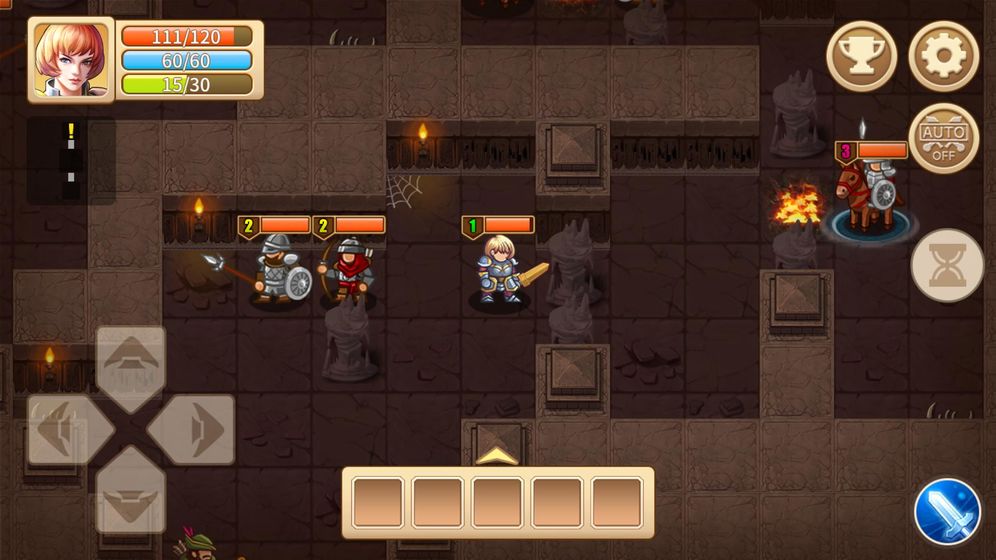Expand the item bar with the up arrow

click(497, 456)
